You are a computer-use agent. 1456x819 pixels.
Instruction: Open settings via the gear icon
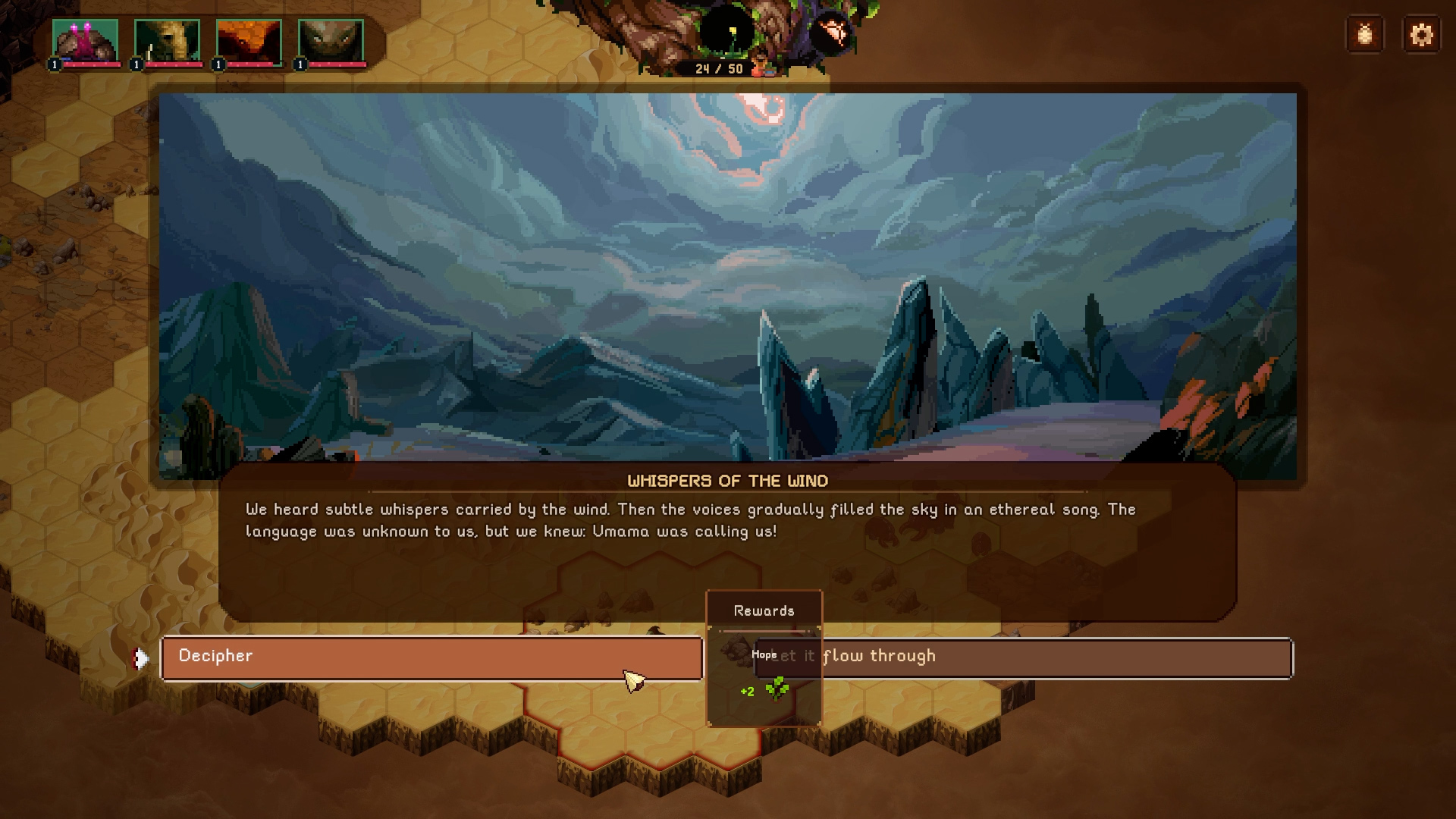tap(1423, 33)
